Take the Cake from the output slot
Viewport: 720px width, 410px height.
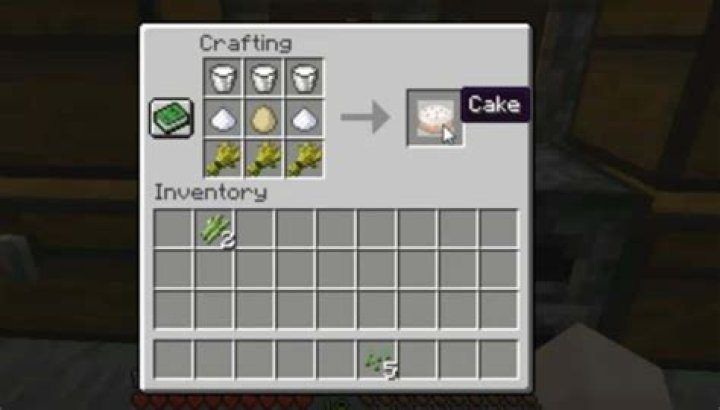(434, 118)
